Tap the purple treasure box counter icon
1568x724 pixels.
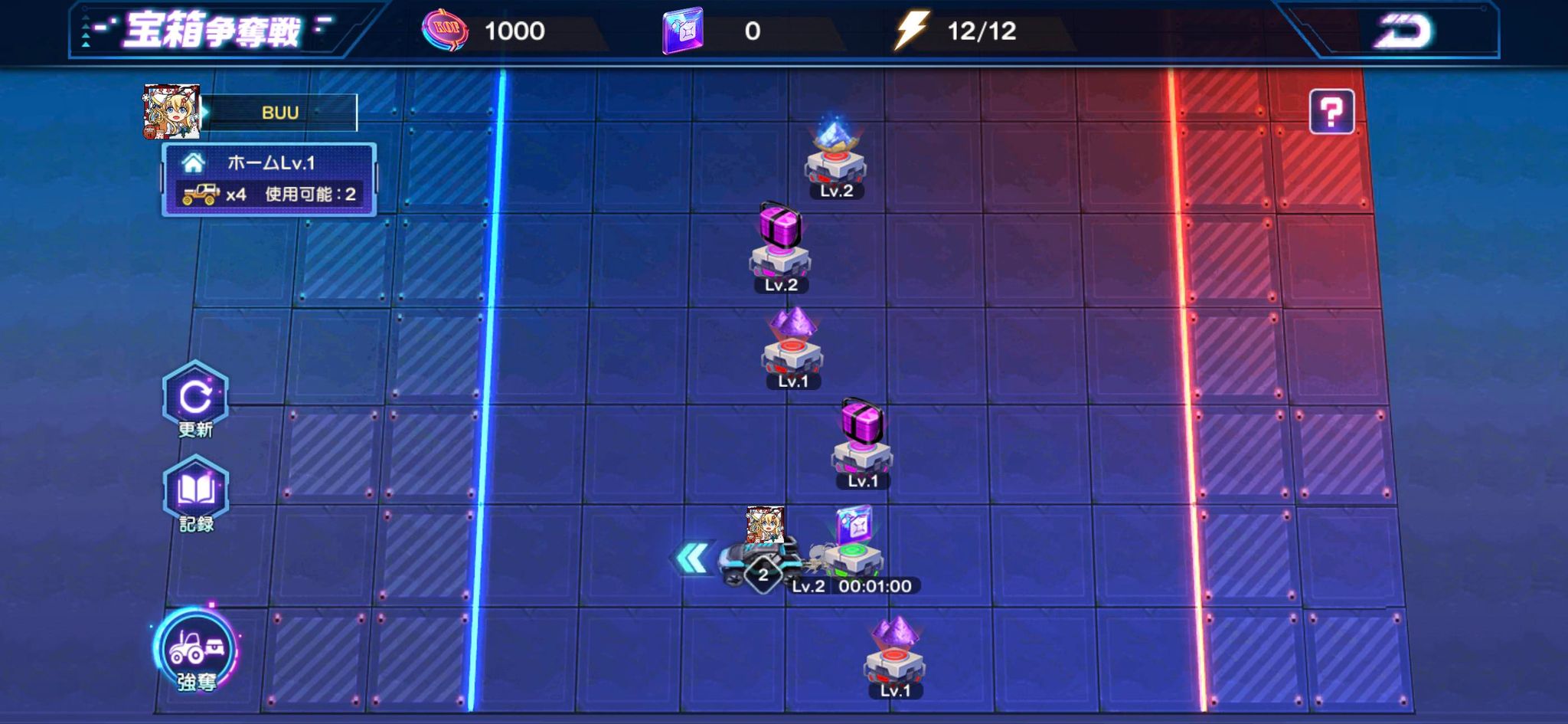click(682, 31)
